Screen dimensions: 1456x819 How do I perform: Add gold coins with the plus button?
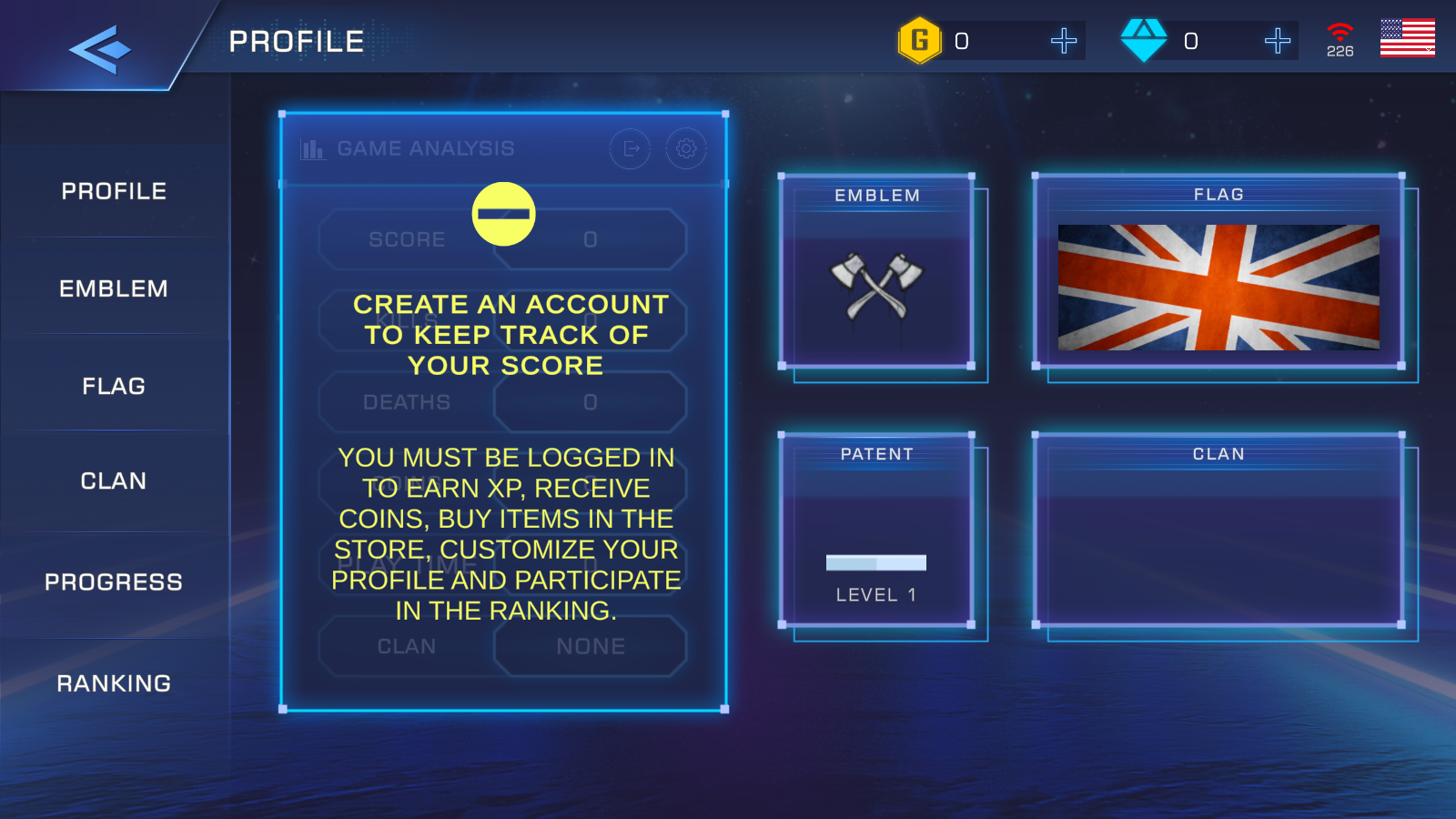1063,41
